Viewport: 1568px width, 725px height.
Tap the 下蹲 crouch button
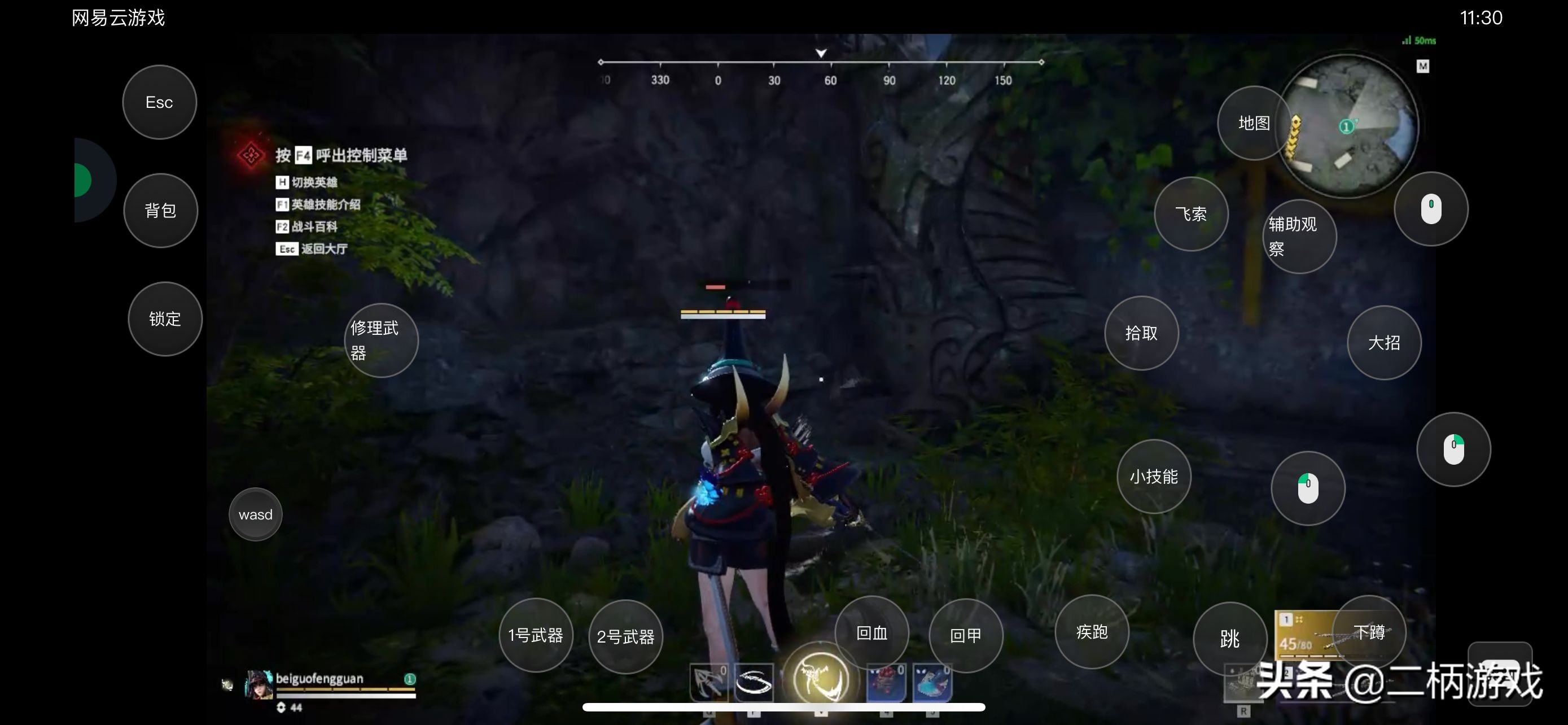pos(1369,632)
